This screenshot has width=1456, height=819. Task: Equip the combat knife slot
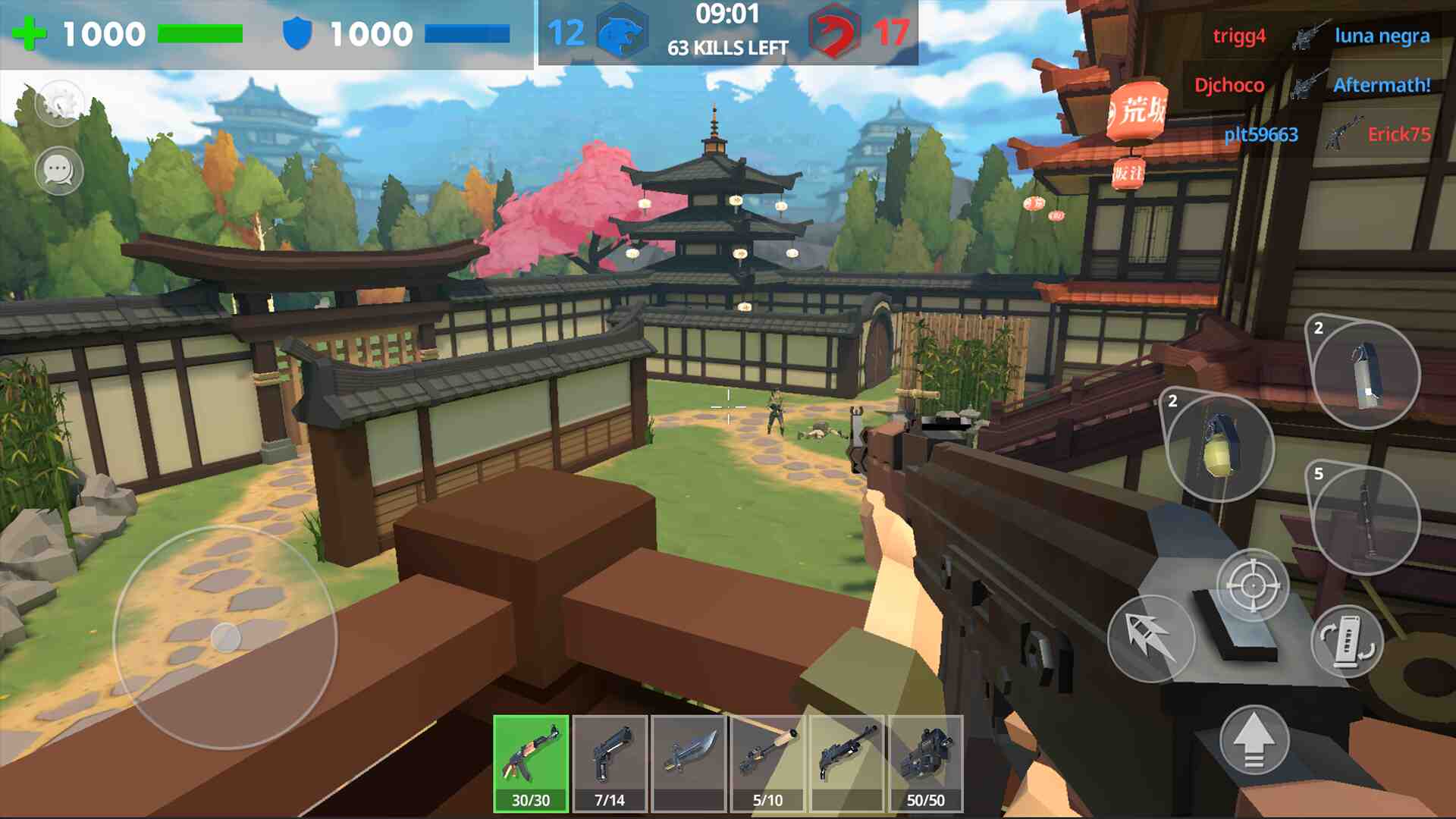pos(689,763)
